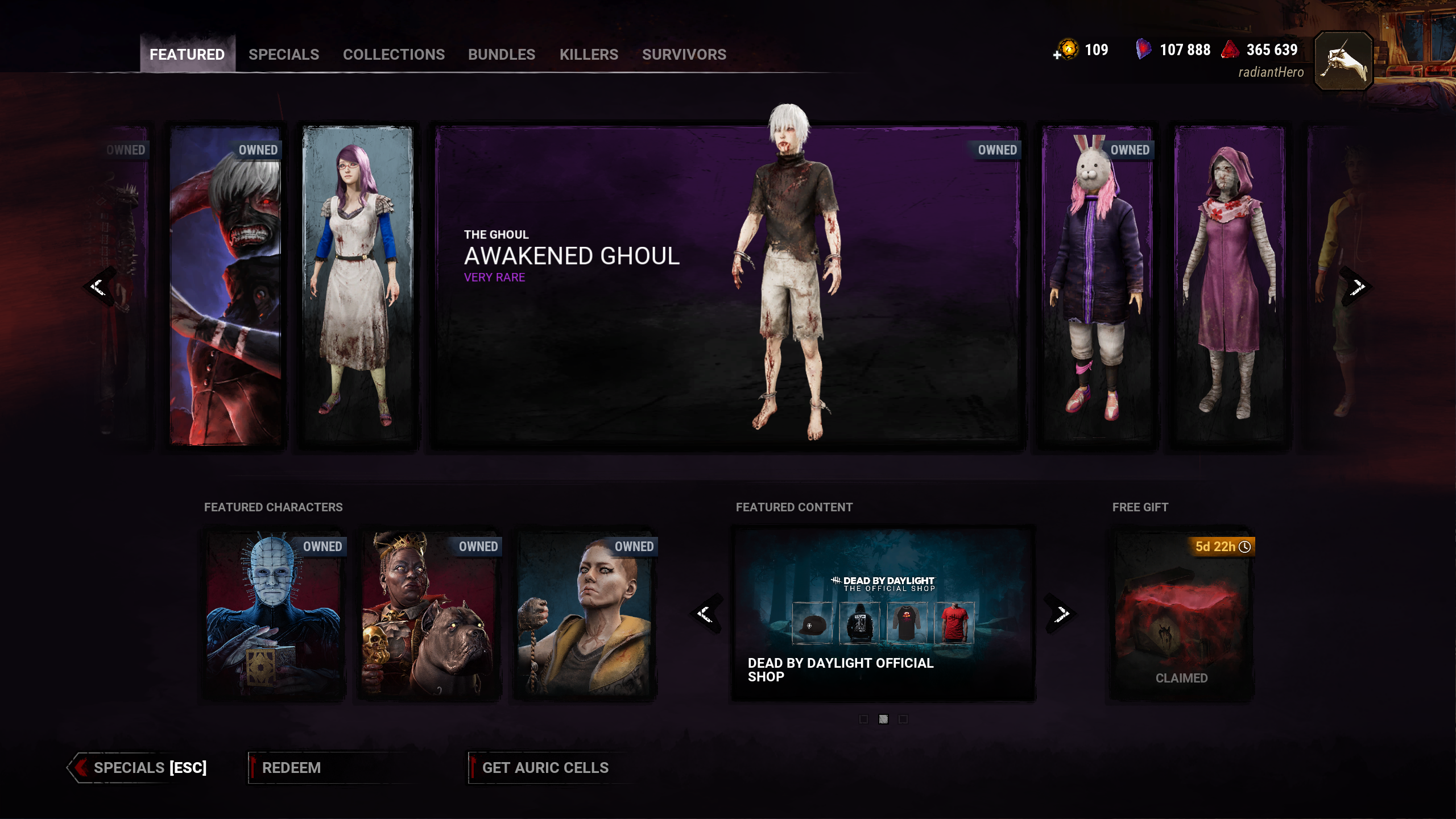Open the SURVIVORS tab
Image resolution: width=1456 pixels, height=819 pixels.
[x=684, y=55]
